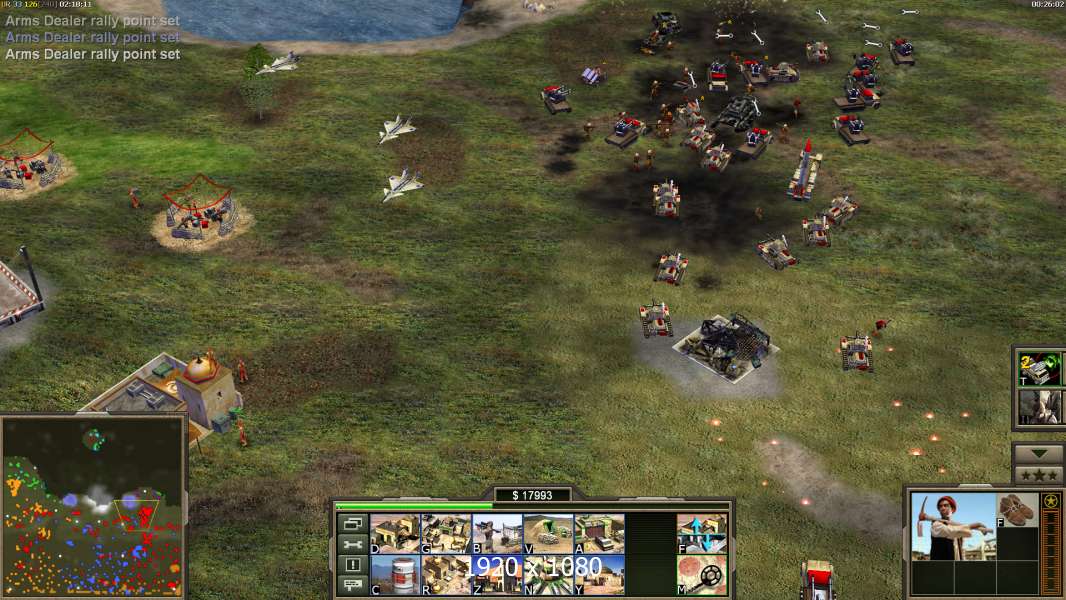Click the overlapping windows button
This screenshot has width=1066, height=600.
tap(352, 523)
